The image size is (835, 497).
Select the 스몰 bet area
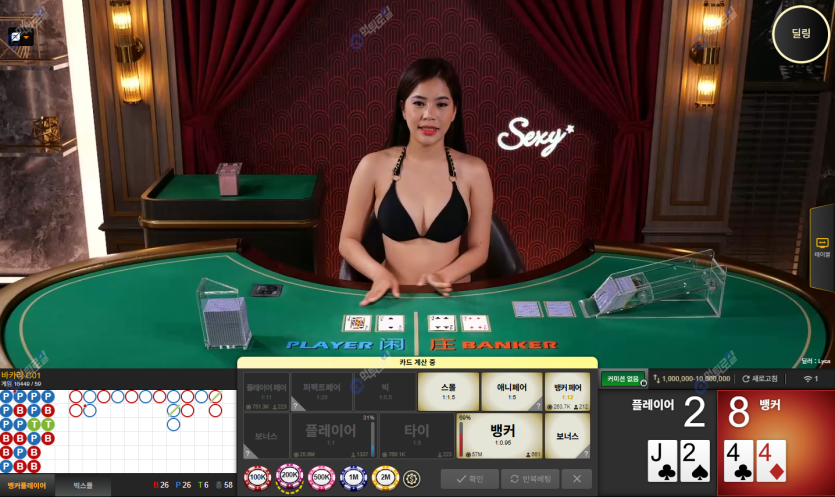click(448, 391)
